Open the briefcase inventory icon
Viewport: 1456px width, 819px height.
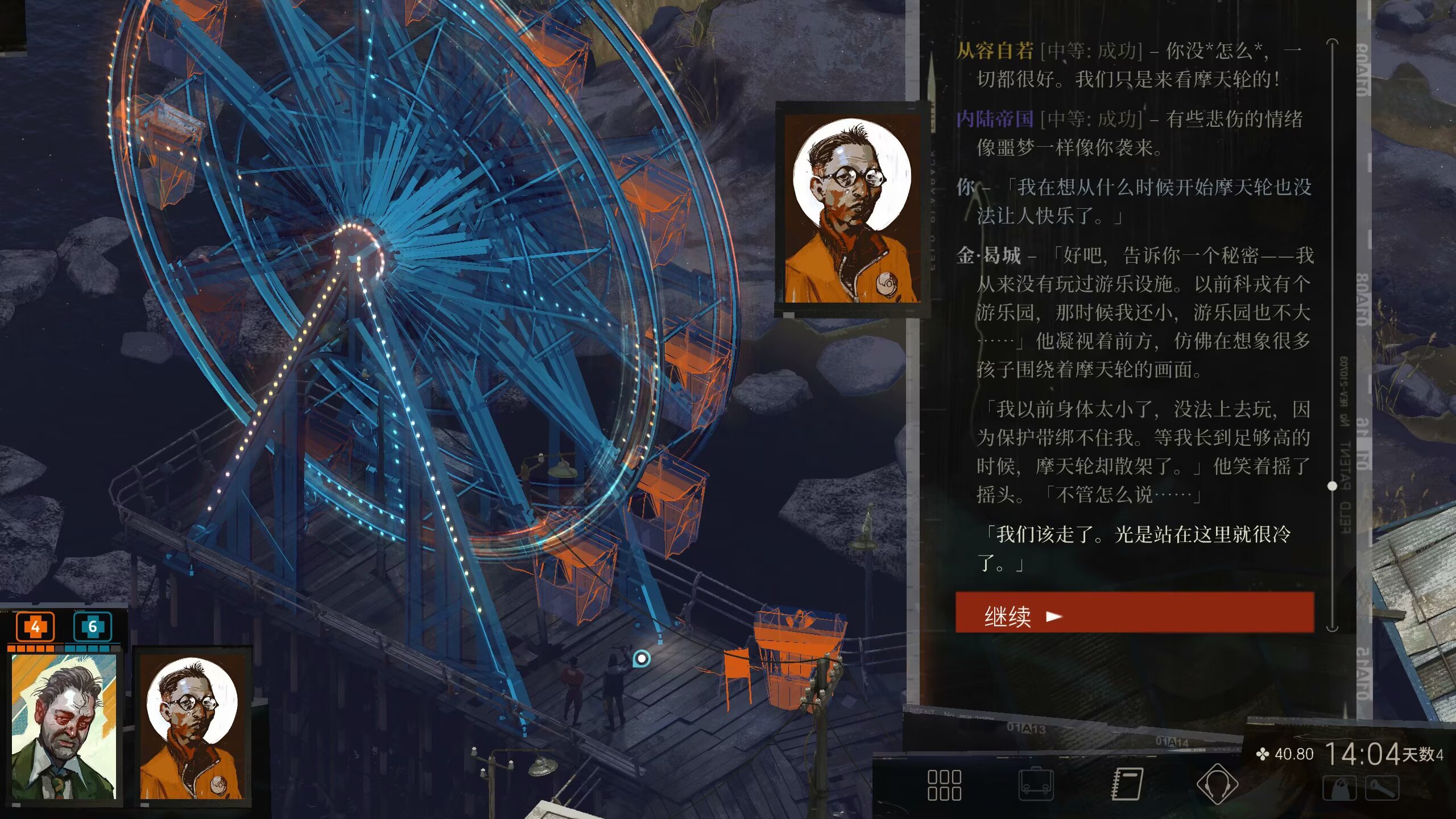(1035, 784)
